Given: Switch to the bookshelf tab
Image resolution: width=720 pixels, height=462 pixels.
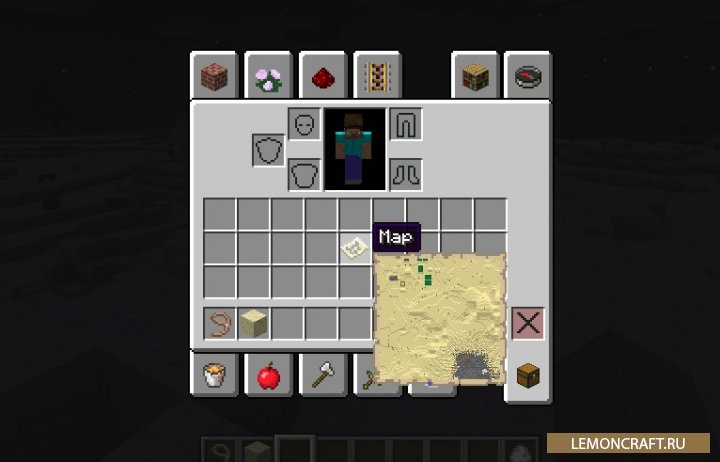Looking at the screenshot, I should 473,77.
